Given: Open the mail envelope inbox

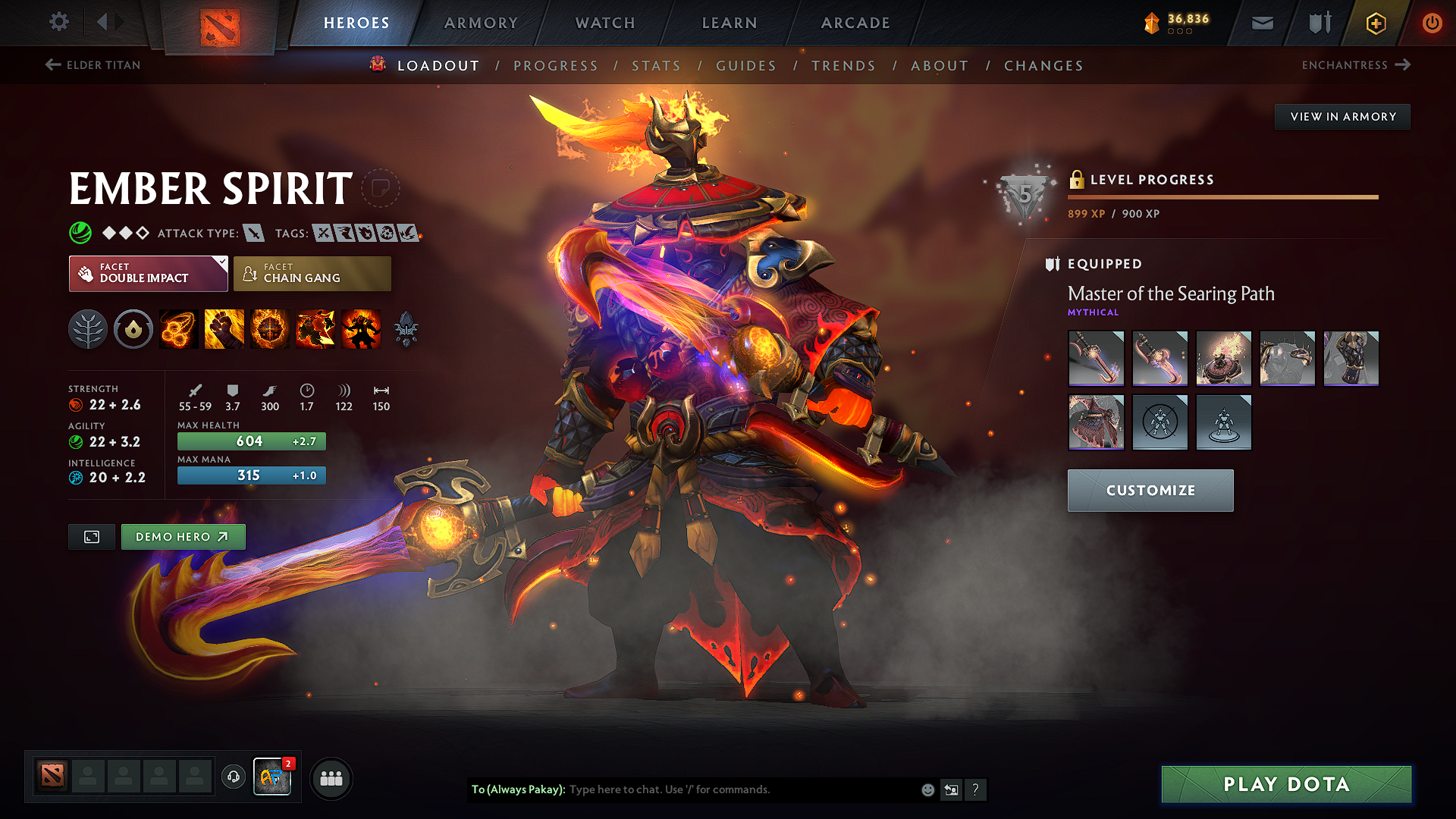Looking at the screenshot, I should click(1262, 23).
